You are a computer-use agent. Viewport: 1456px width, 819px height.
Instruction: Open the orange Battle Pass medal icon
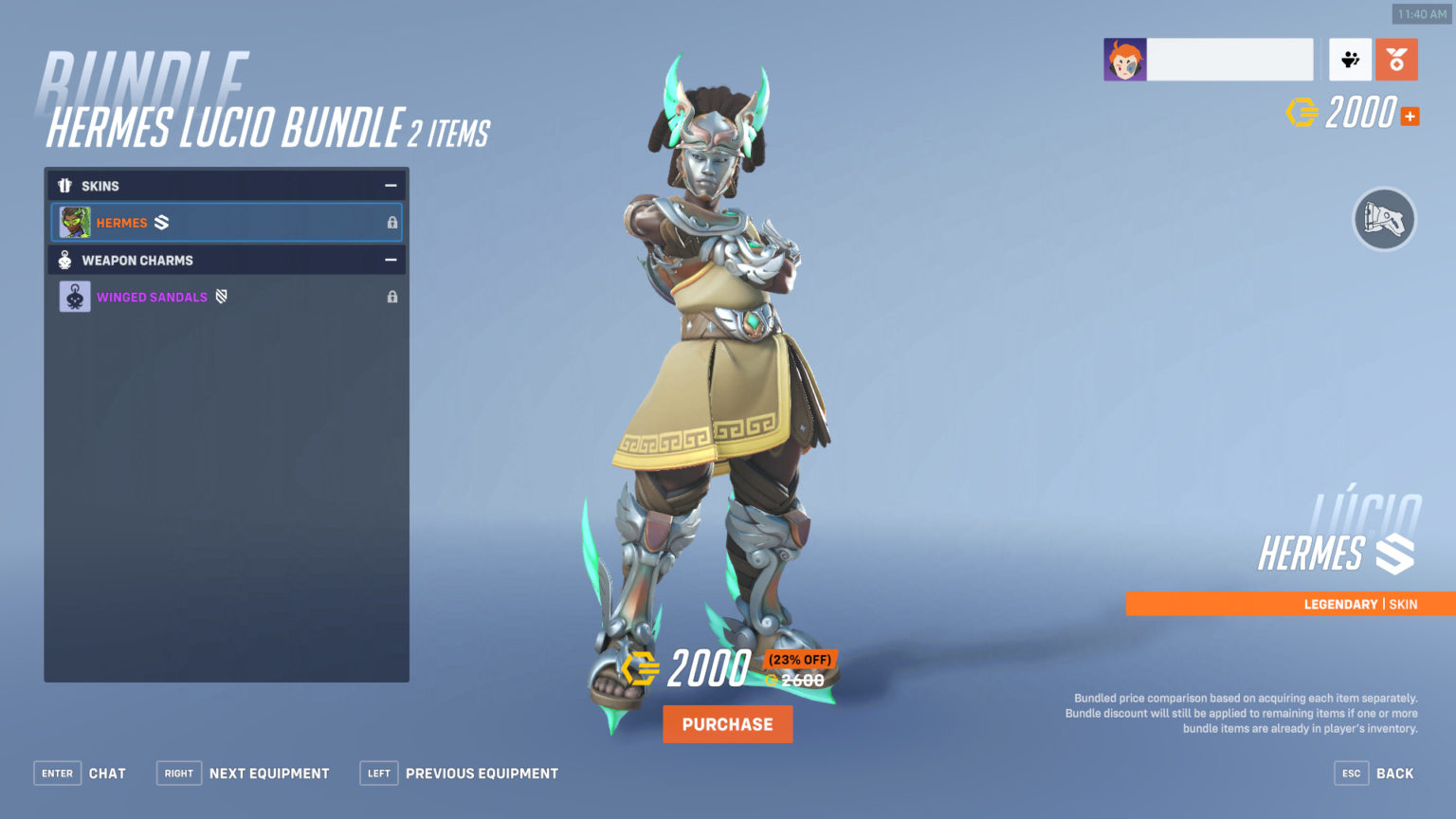pos(1395,59)
